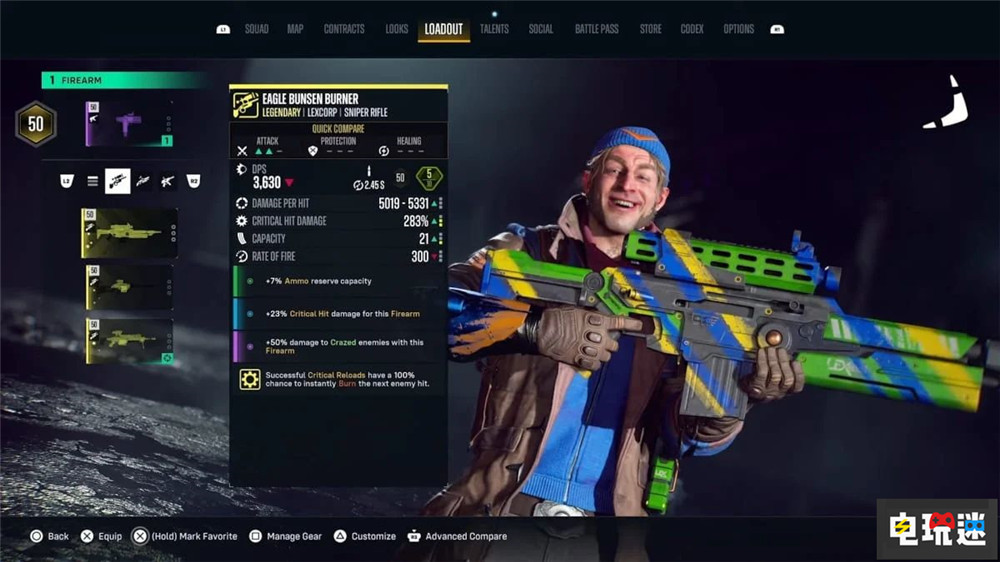Choose the all-items list filter icon
1000x562 pixels.
pyautogui.click(x=93, y=181)
